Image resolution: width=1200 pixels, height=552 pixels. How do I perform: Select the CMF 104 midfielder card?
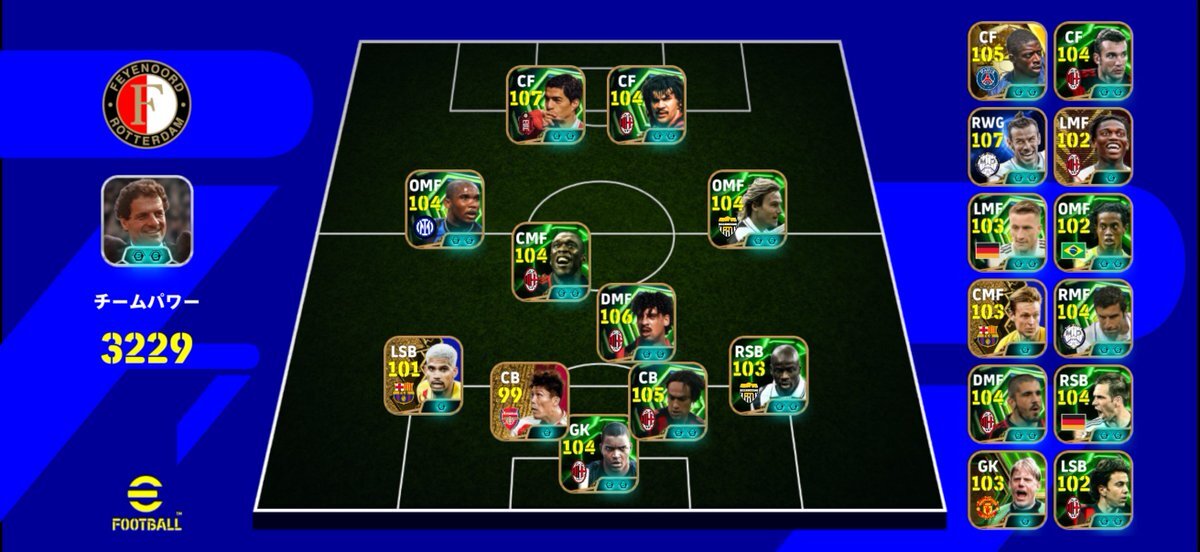point(551,262)
